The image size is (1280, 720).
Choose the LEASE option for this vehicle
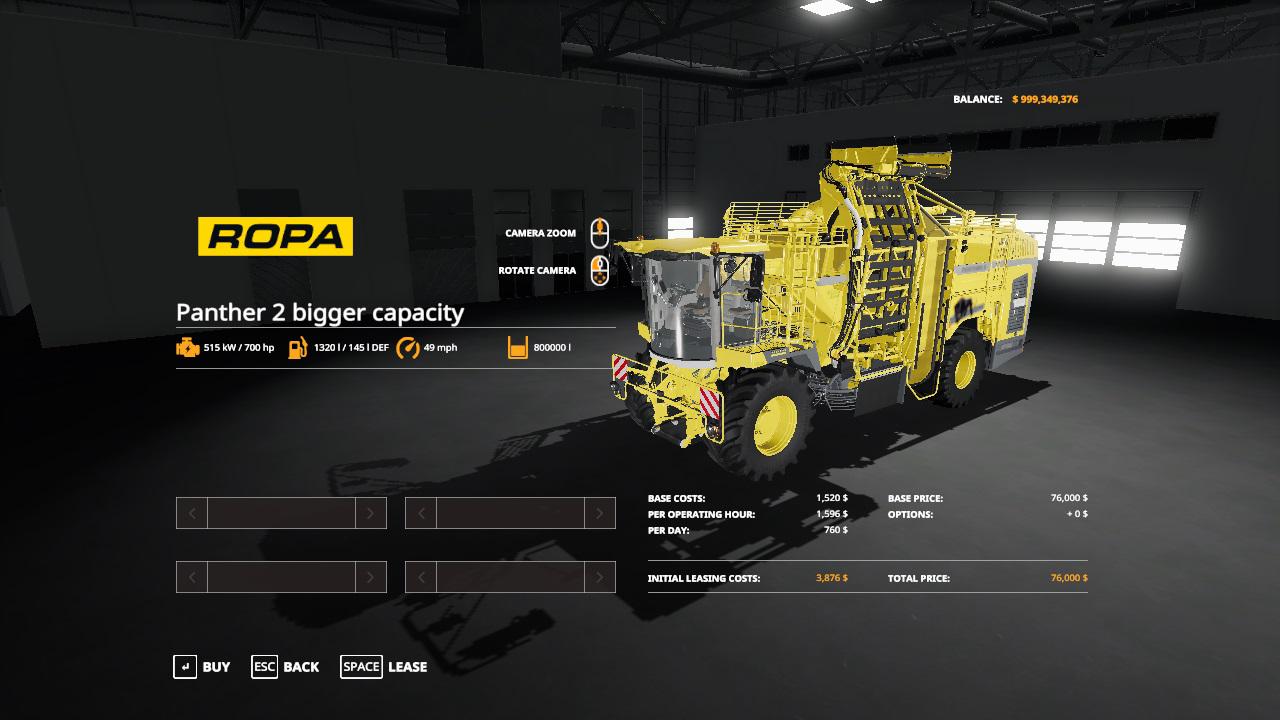pyautogui.click(x=385, y=667)
